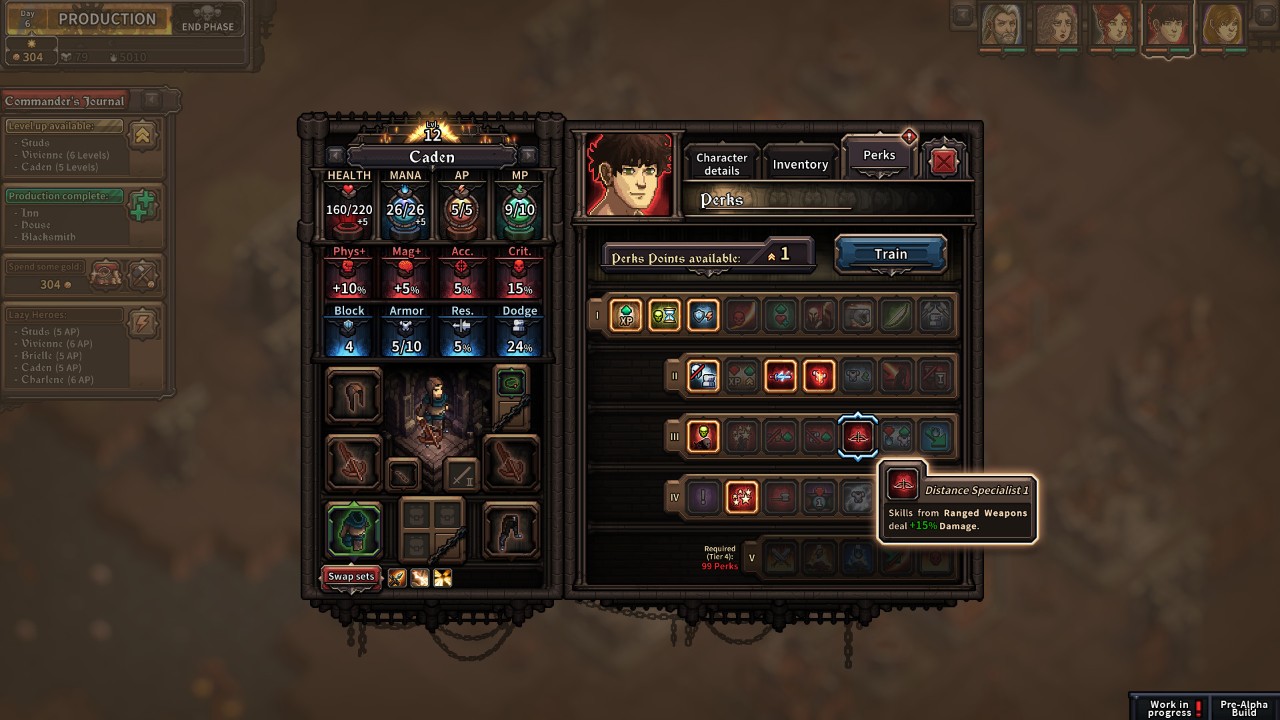This screenshot has width=1280, height=720.
Task: Close the character sheet with the red X
Action: (x=943, y=162)
